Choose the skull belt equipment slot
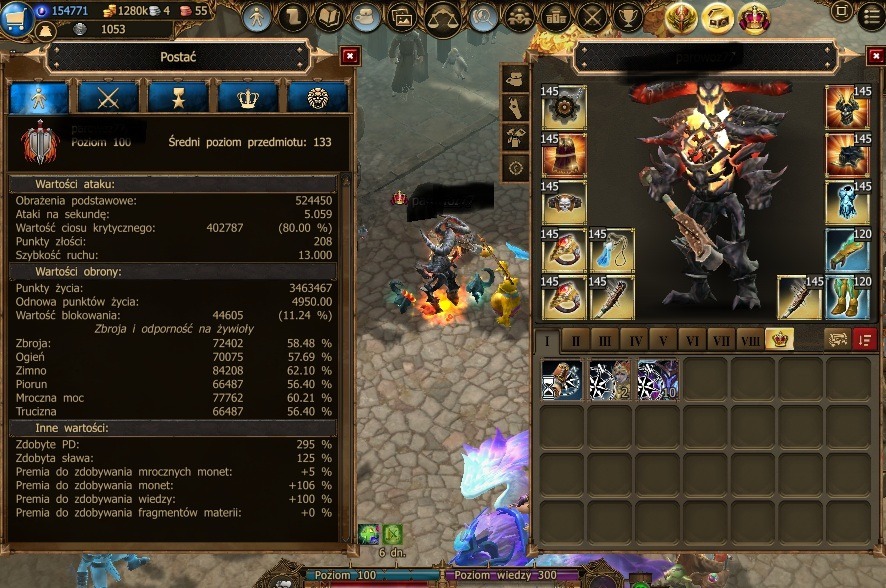This screenshot has width=886, height=588. (x=563, y=203)
